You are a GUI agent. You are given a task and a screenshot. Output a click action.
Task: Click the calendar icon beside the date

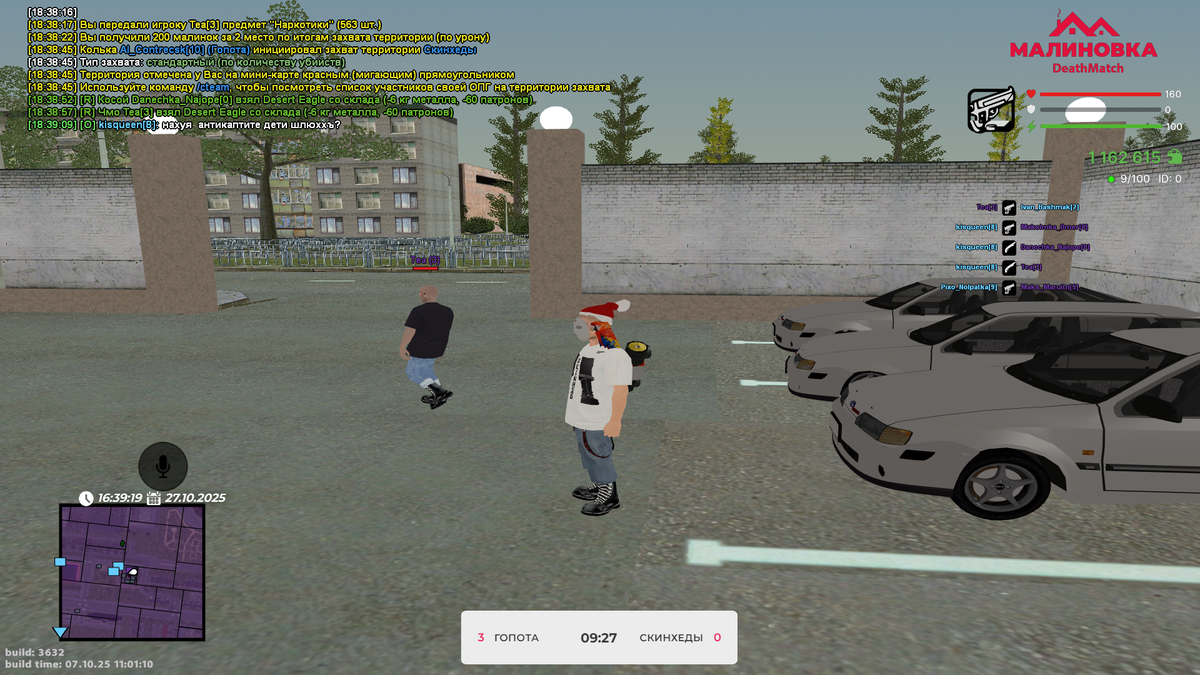point(153,497)
